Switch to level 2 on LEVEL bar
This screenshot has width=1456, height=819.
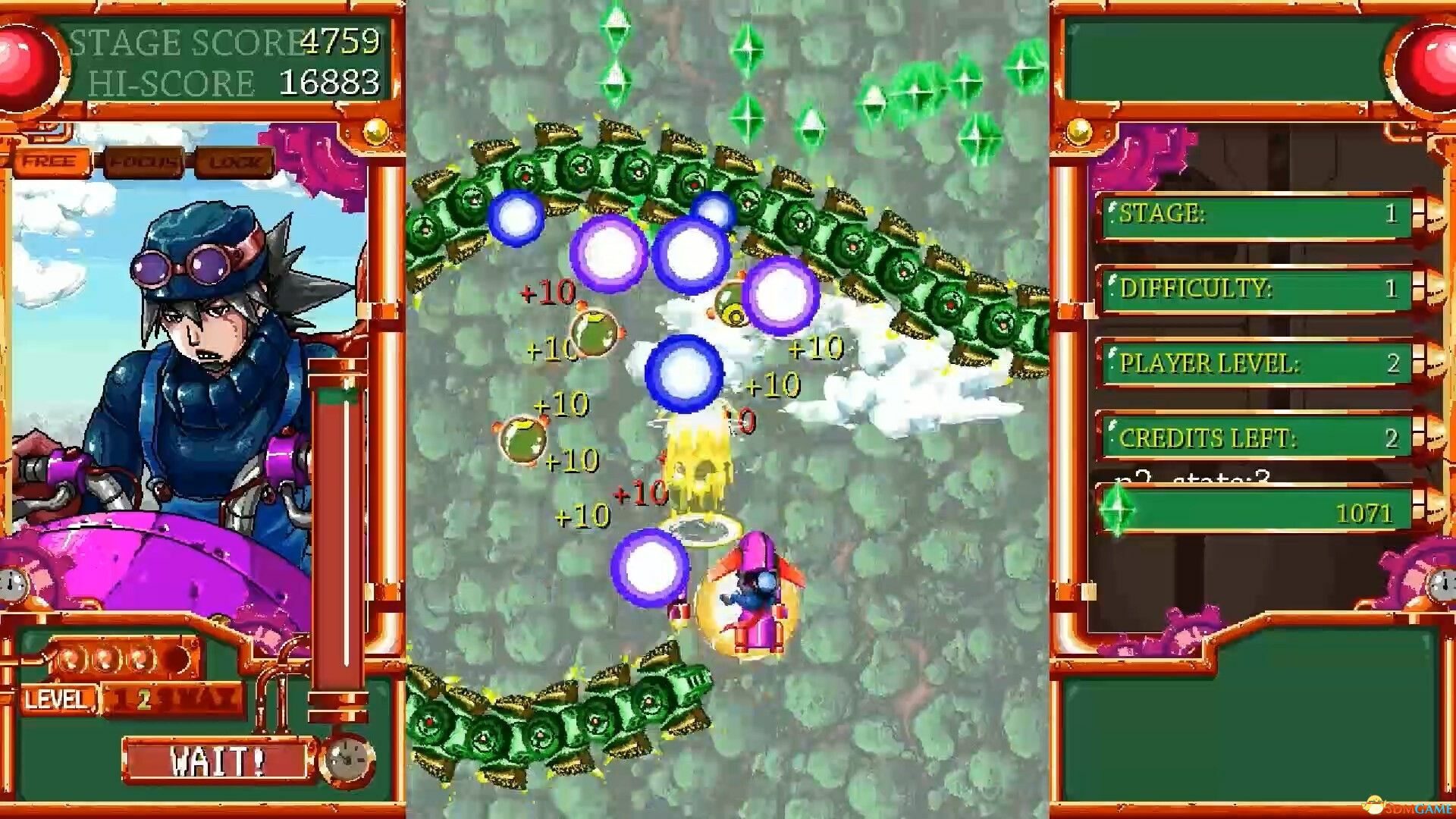[x=143, y=699]
